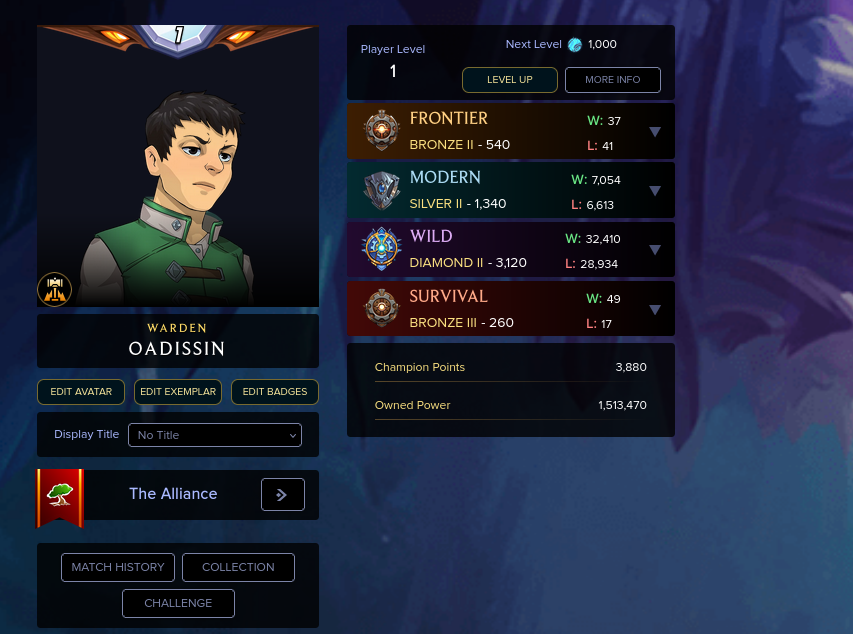Choose EDIT AVATAR

coord(81,392)
